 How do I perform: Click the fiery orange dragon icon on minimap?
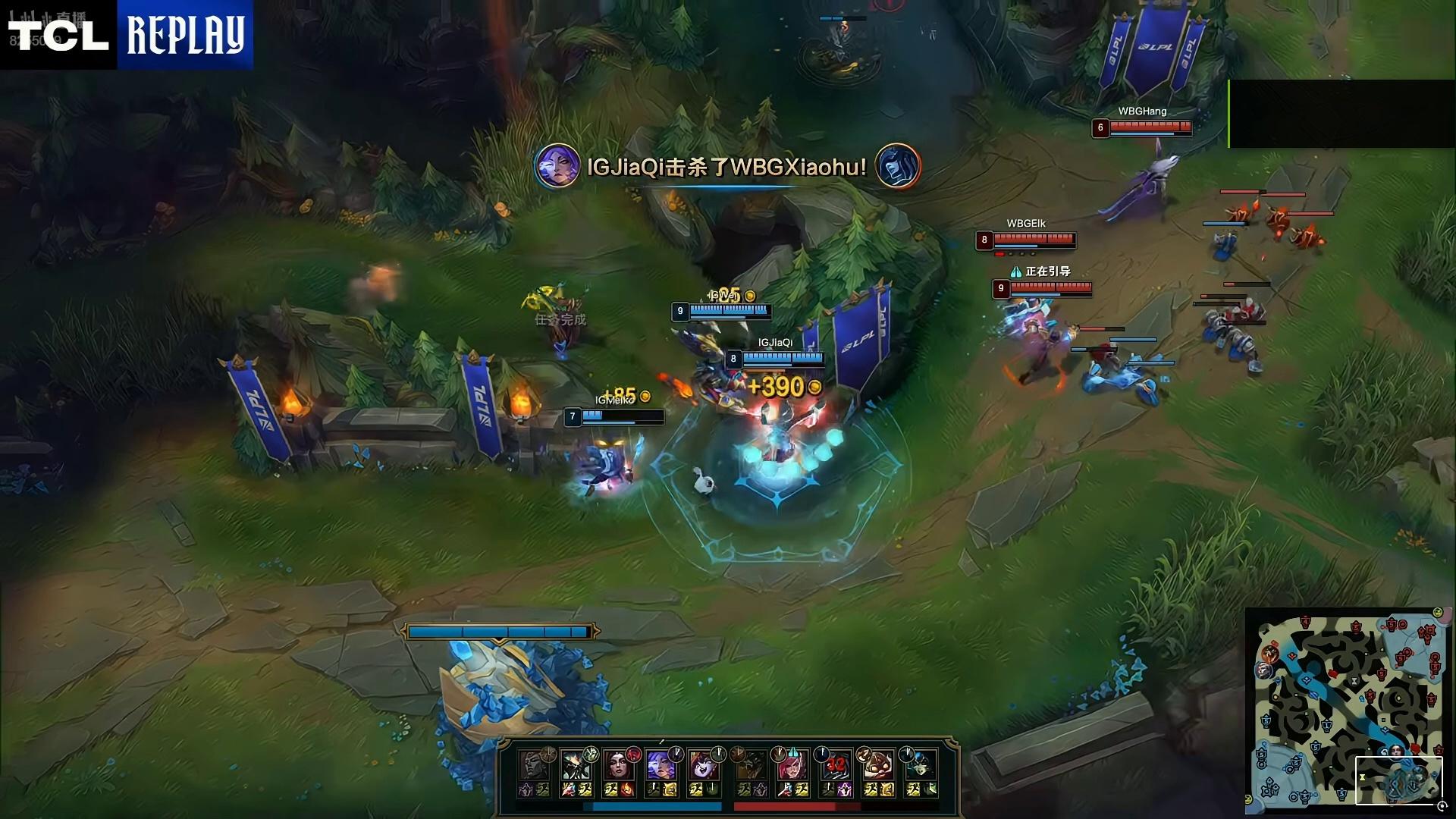(1269, 654)
